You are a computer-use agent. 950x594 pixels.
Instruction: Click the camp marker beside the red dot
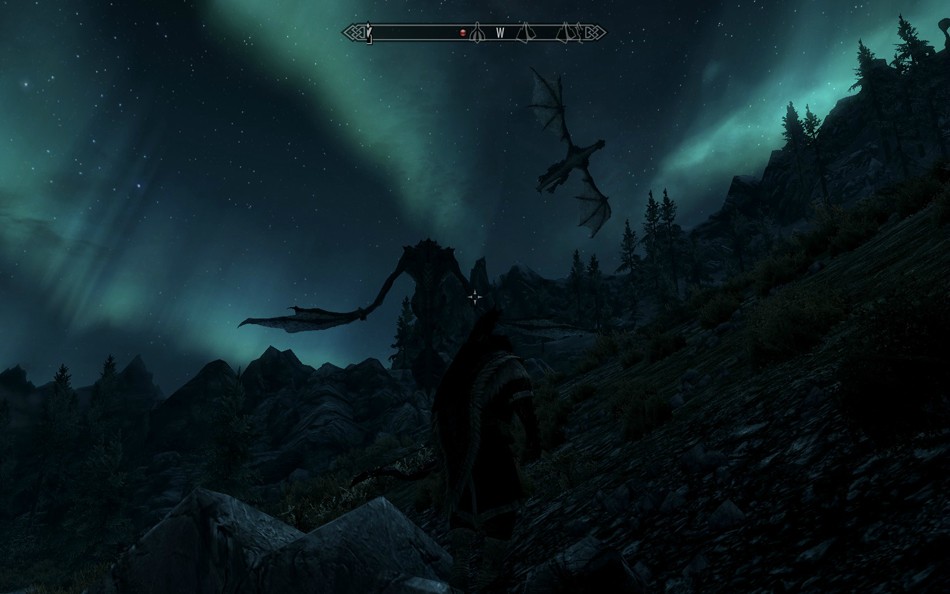click(x=477, y=33)
